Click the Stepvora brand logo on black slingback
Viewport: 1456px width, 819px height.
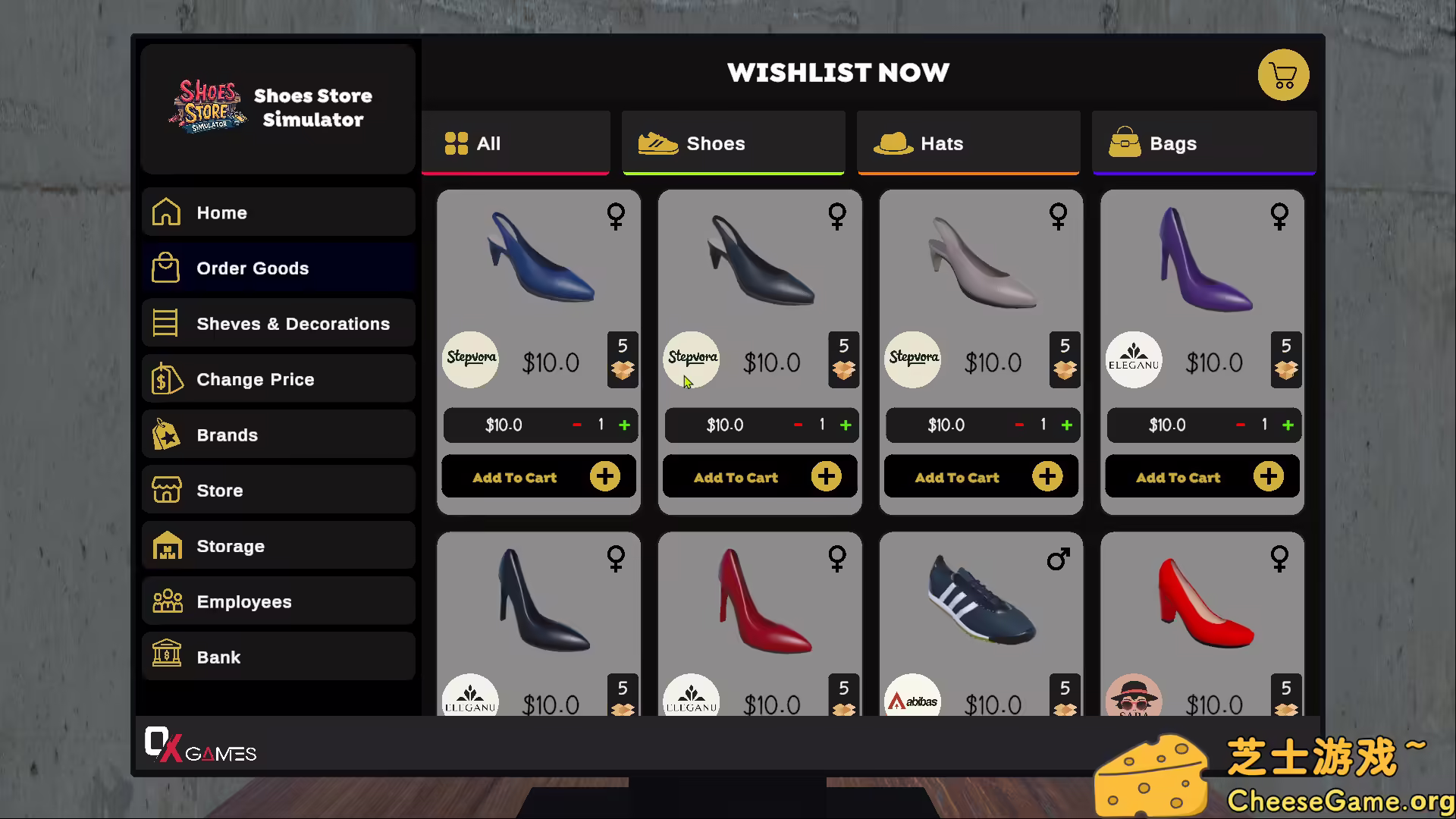pos(692,359)
